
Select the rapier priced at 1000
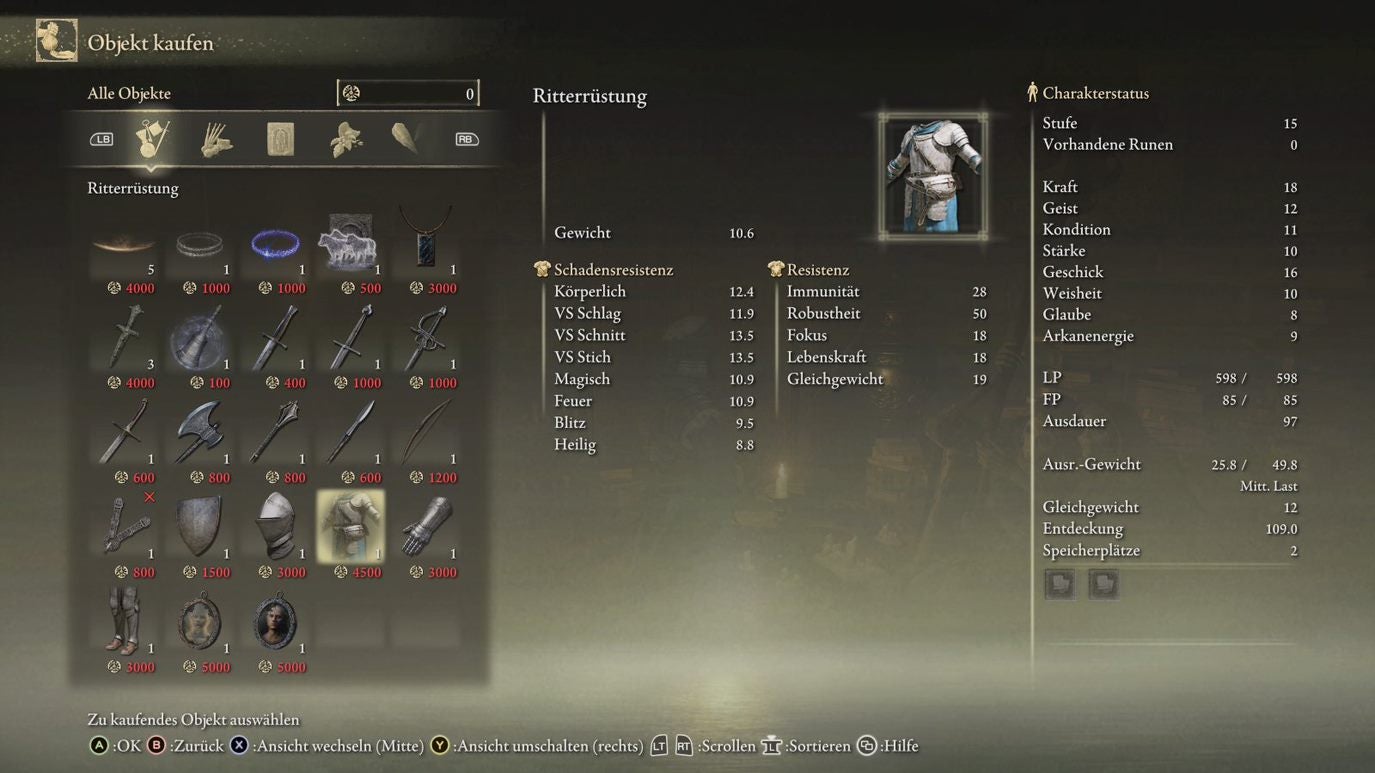pos(426,337)
